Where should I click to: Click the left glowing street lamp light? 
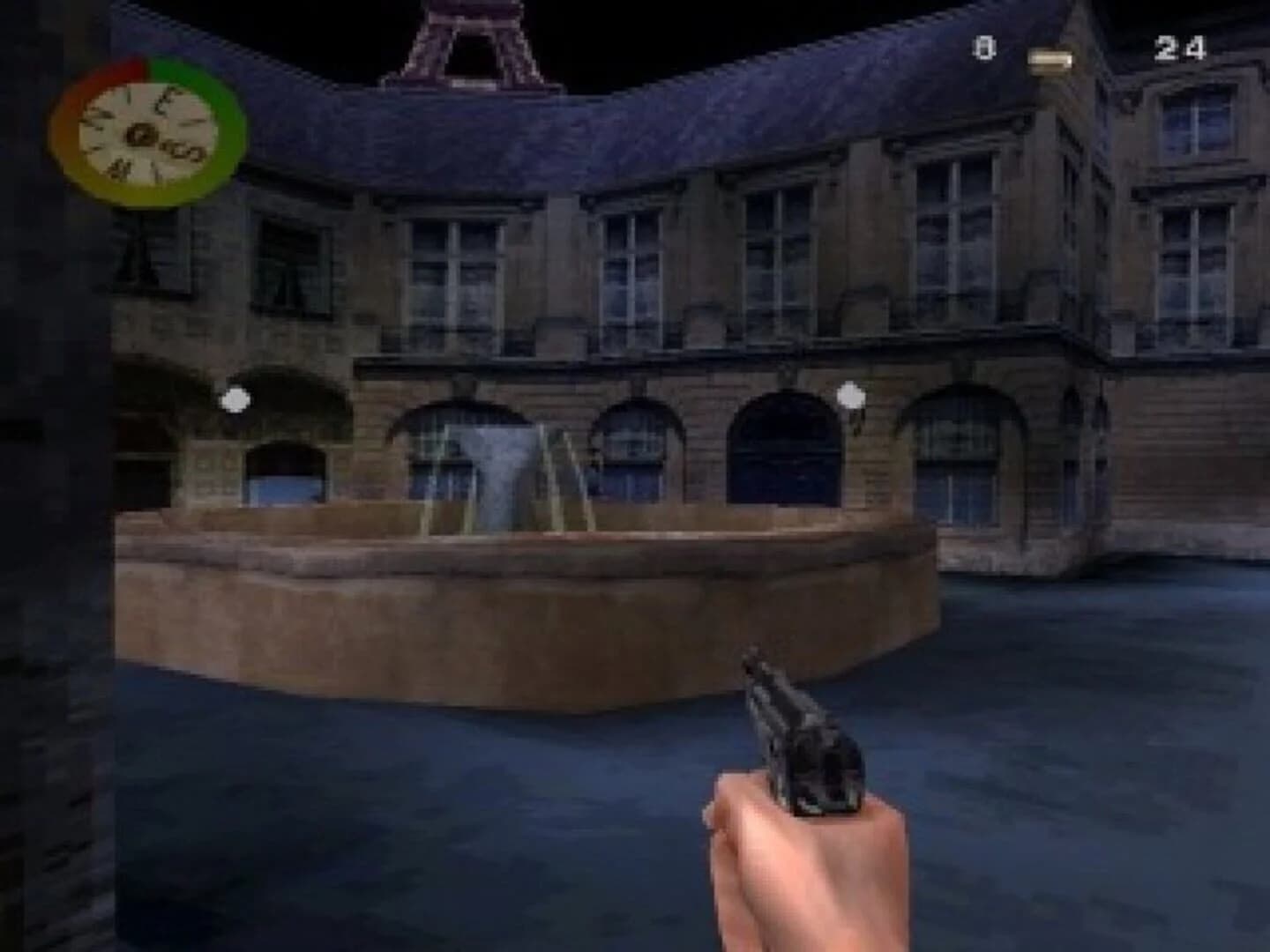click(x=234, y=398)
